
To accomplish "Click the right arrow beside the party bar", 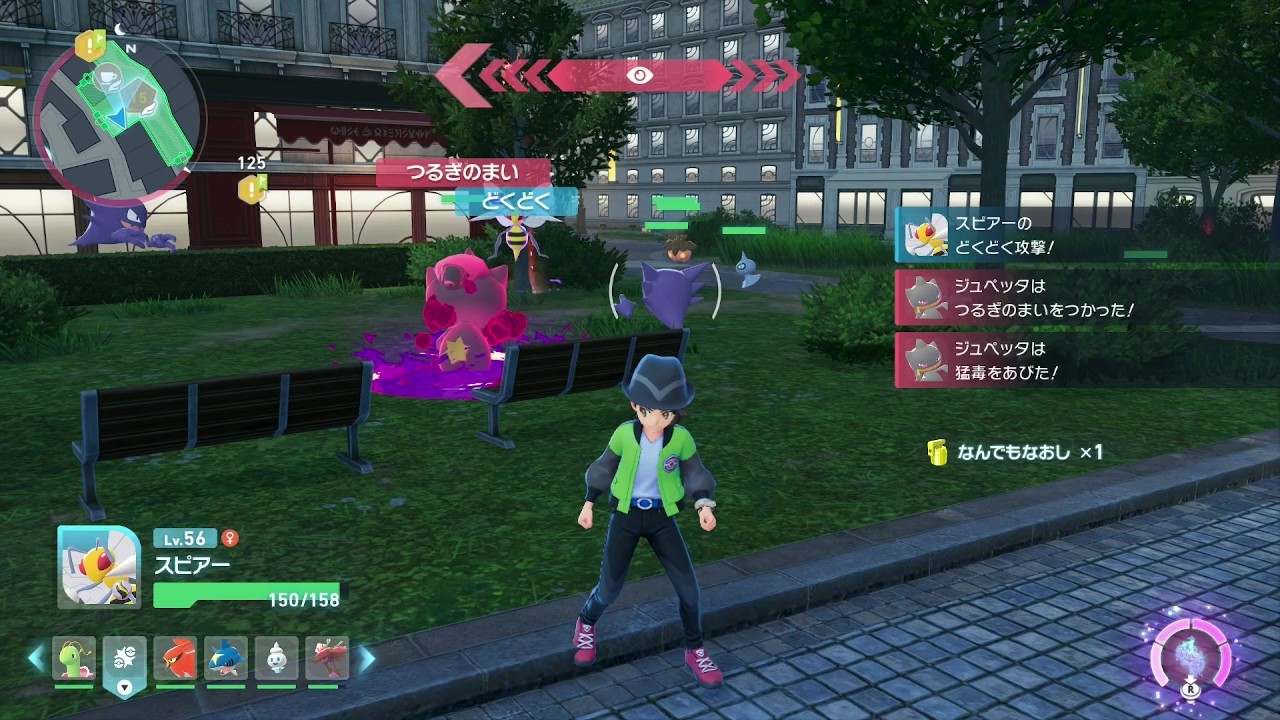I will [x=367, y=658].
